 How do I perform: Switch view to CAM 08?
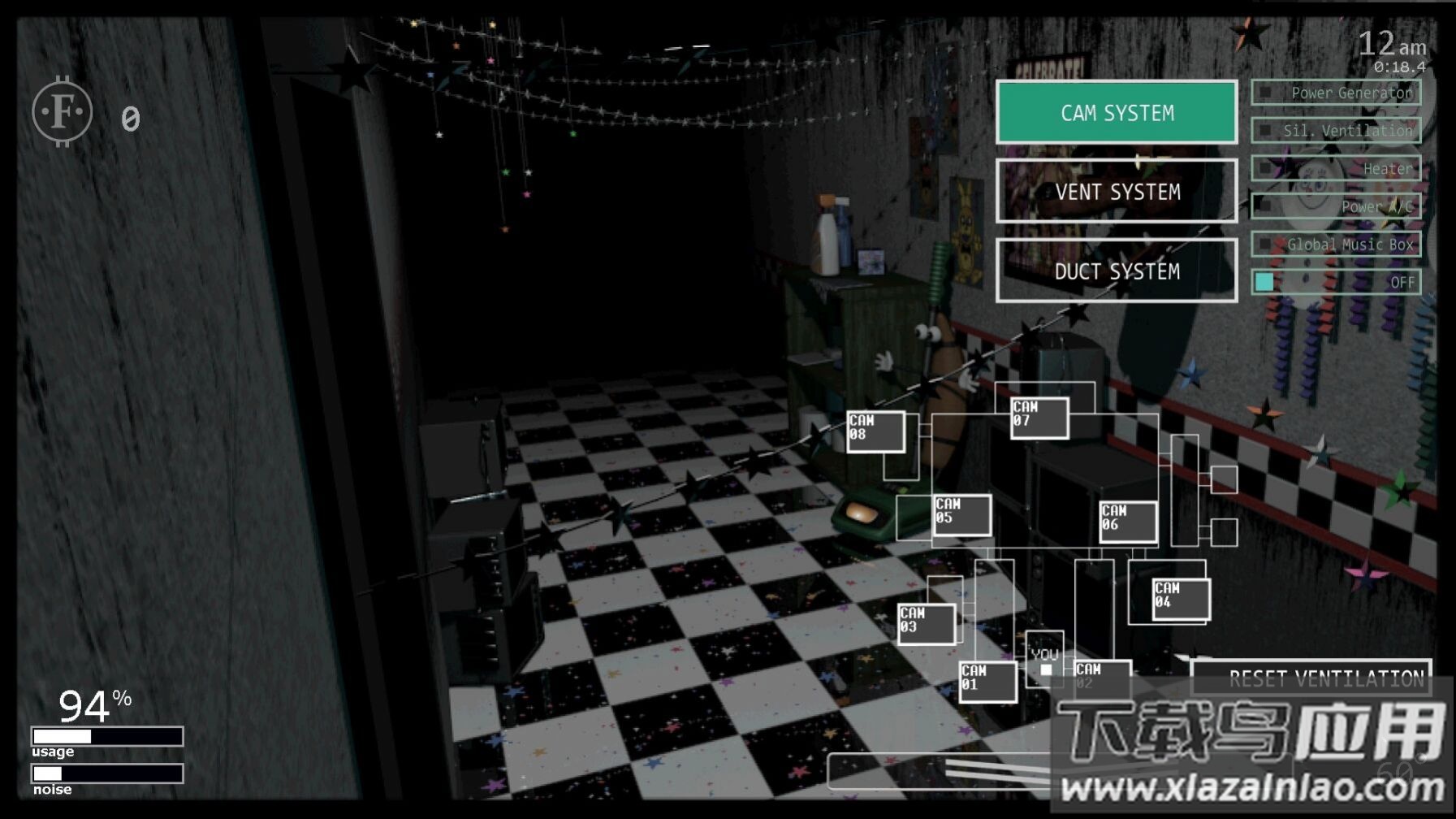875,431
